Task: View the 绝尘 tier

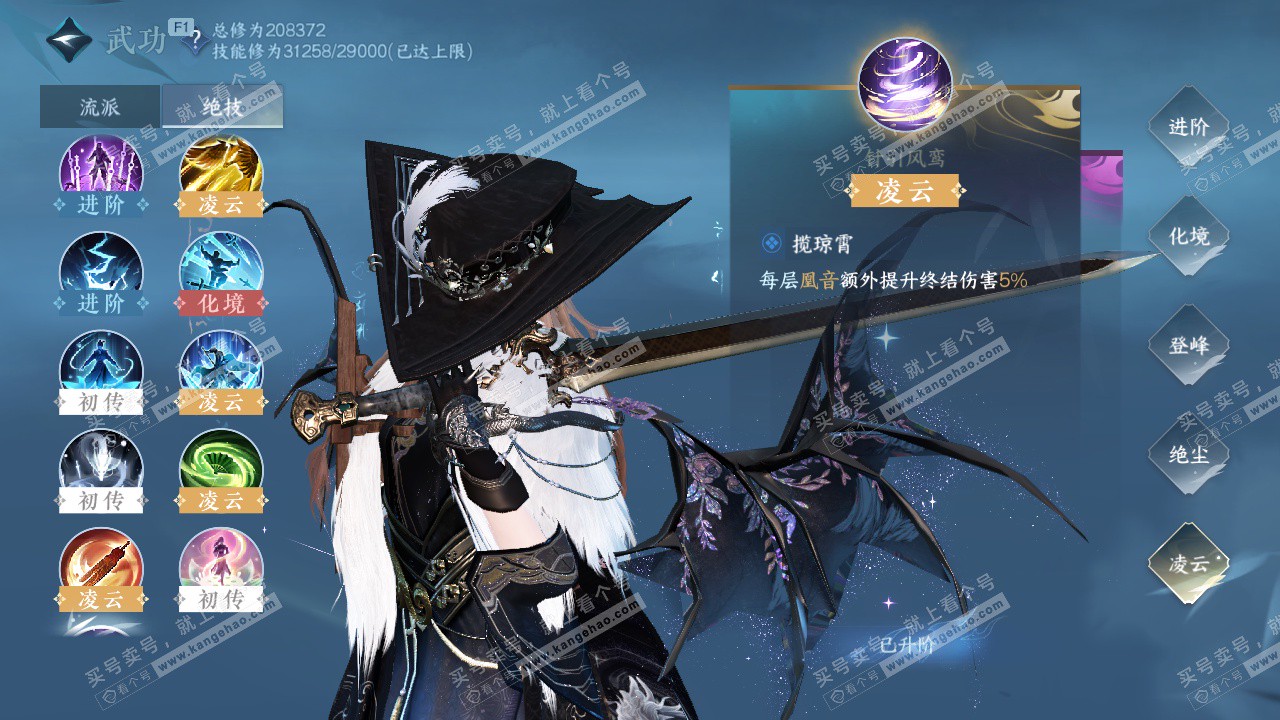Action: [x=1188, y=454]
